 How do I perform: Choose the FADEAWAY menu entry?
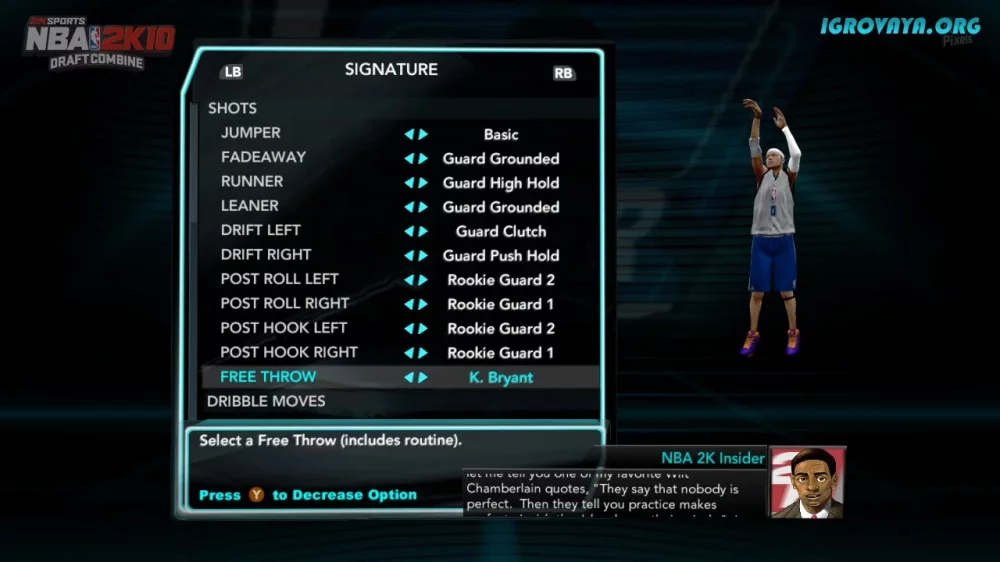click(x=263, y=157)
